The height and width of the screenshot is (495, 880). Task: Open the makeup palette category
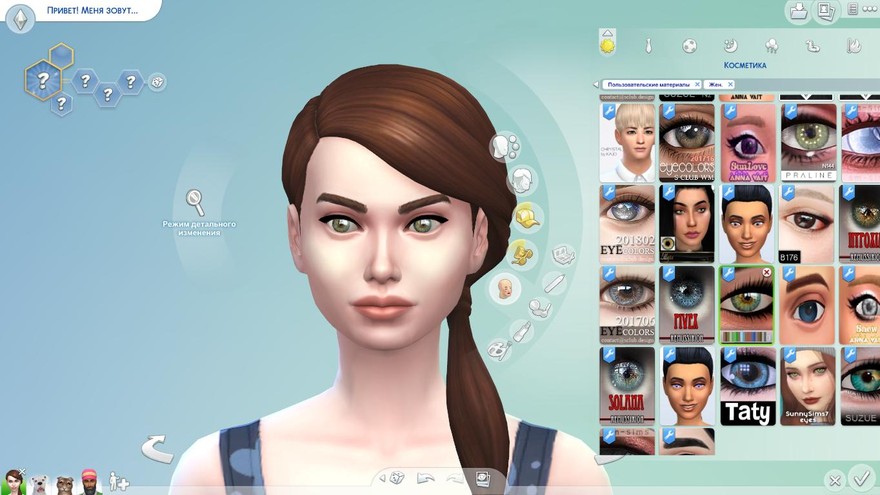click(500, 350)
